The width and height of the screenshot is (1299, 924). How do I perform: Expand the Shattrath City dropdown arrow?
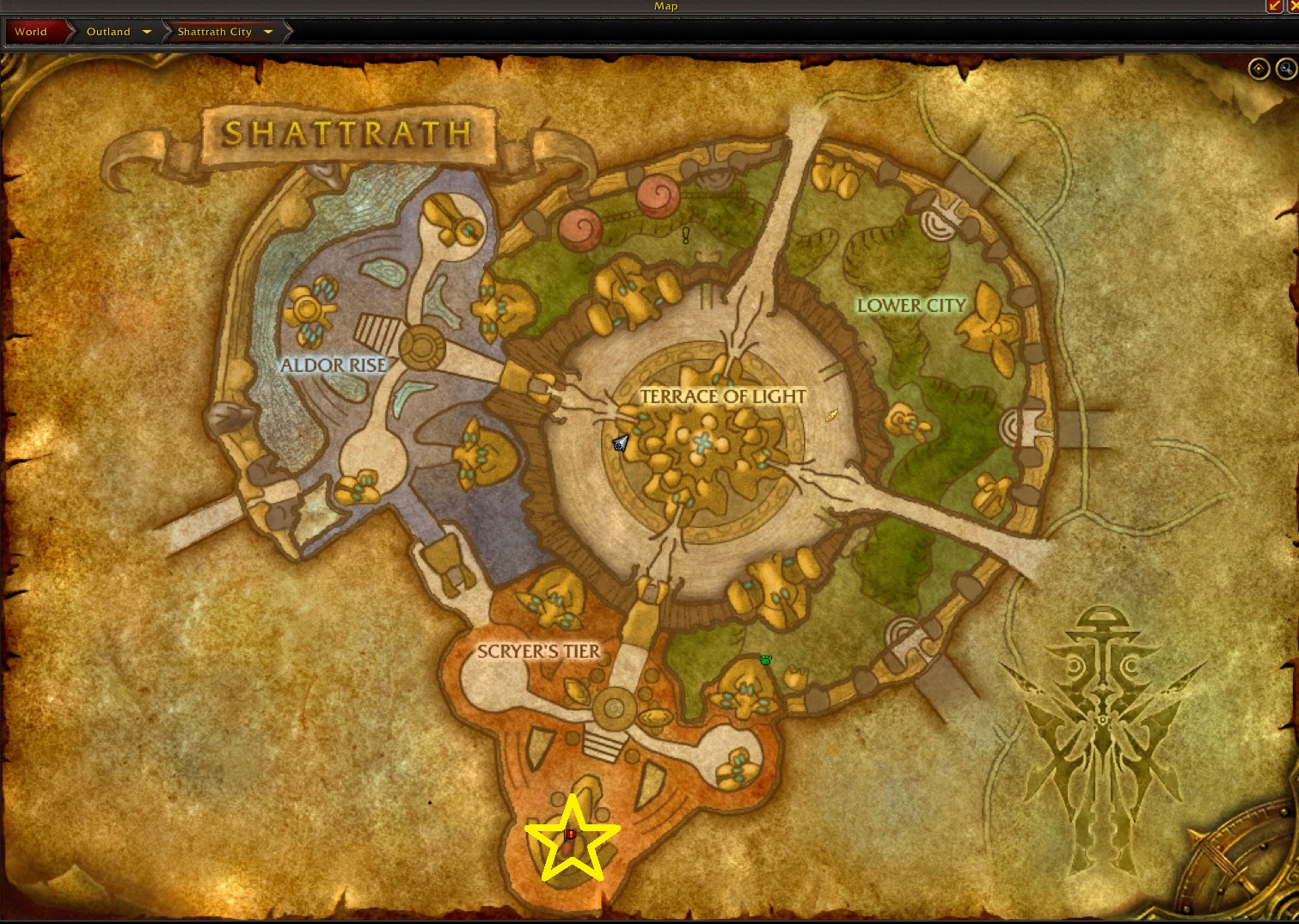(x=268, y=32)
